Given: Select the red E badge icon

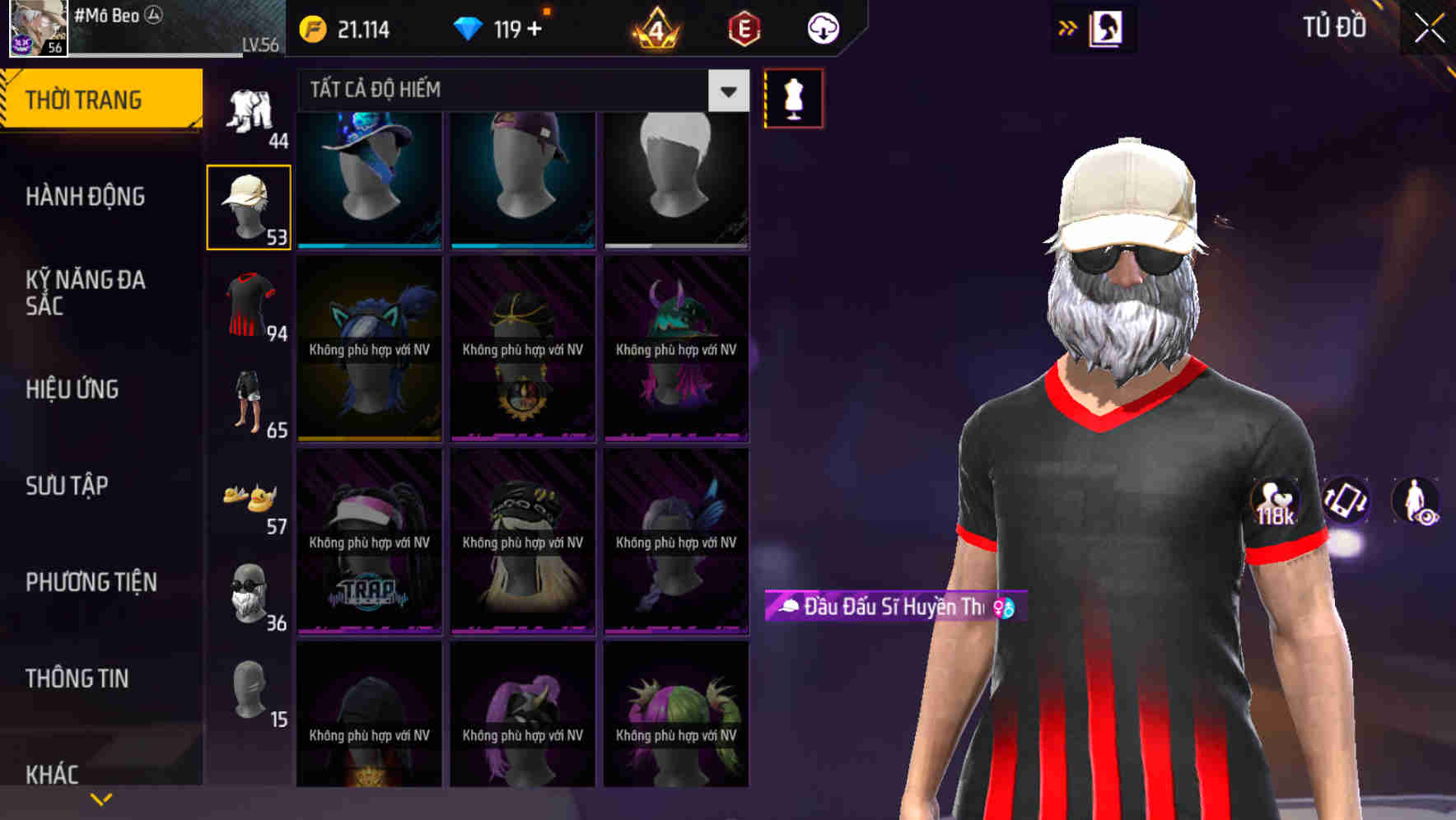Looking at the screenshot, I should (744, 27).
